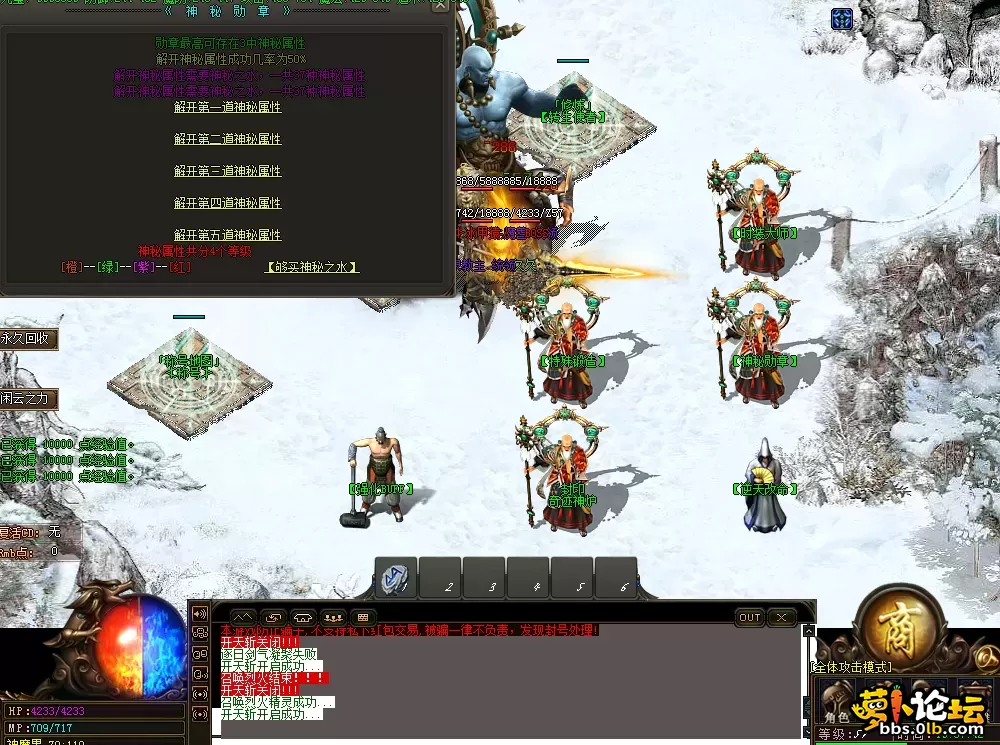Open the group members icon above chat
Image resolution: width=1000 pixels, height=745 pixels.
pyautogui.click(x=333, y=618)
